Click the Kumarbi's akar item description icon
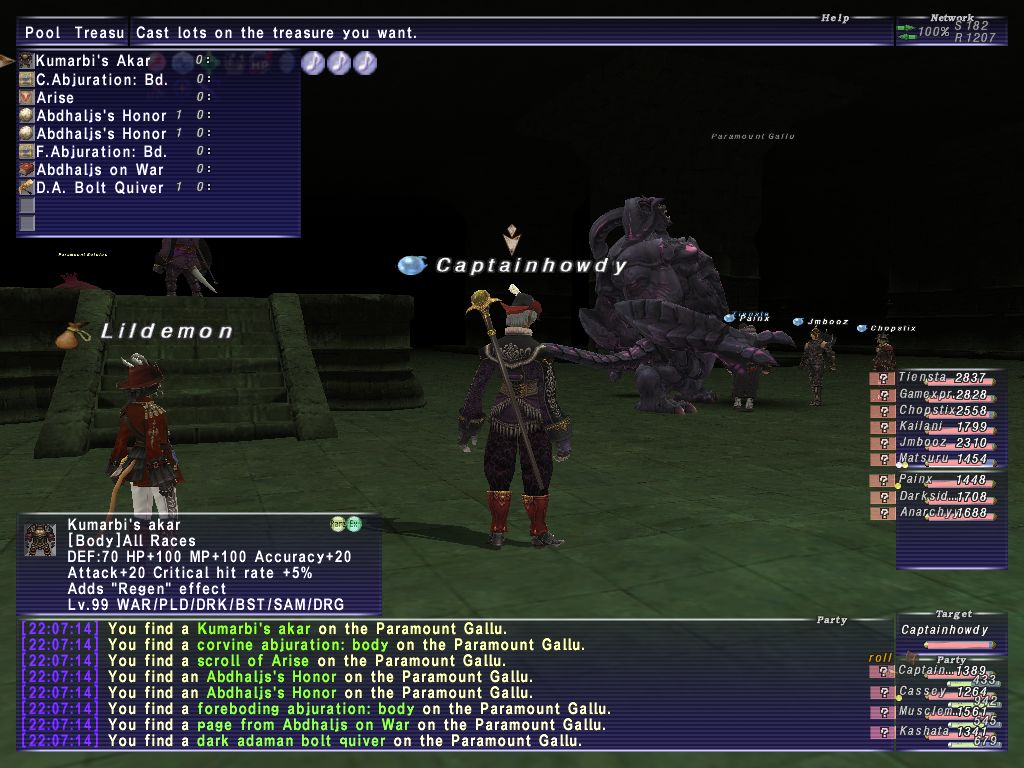Image resolution: width=1024 pixels, height=768 pixels. 40,540
